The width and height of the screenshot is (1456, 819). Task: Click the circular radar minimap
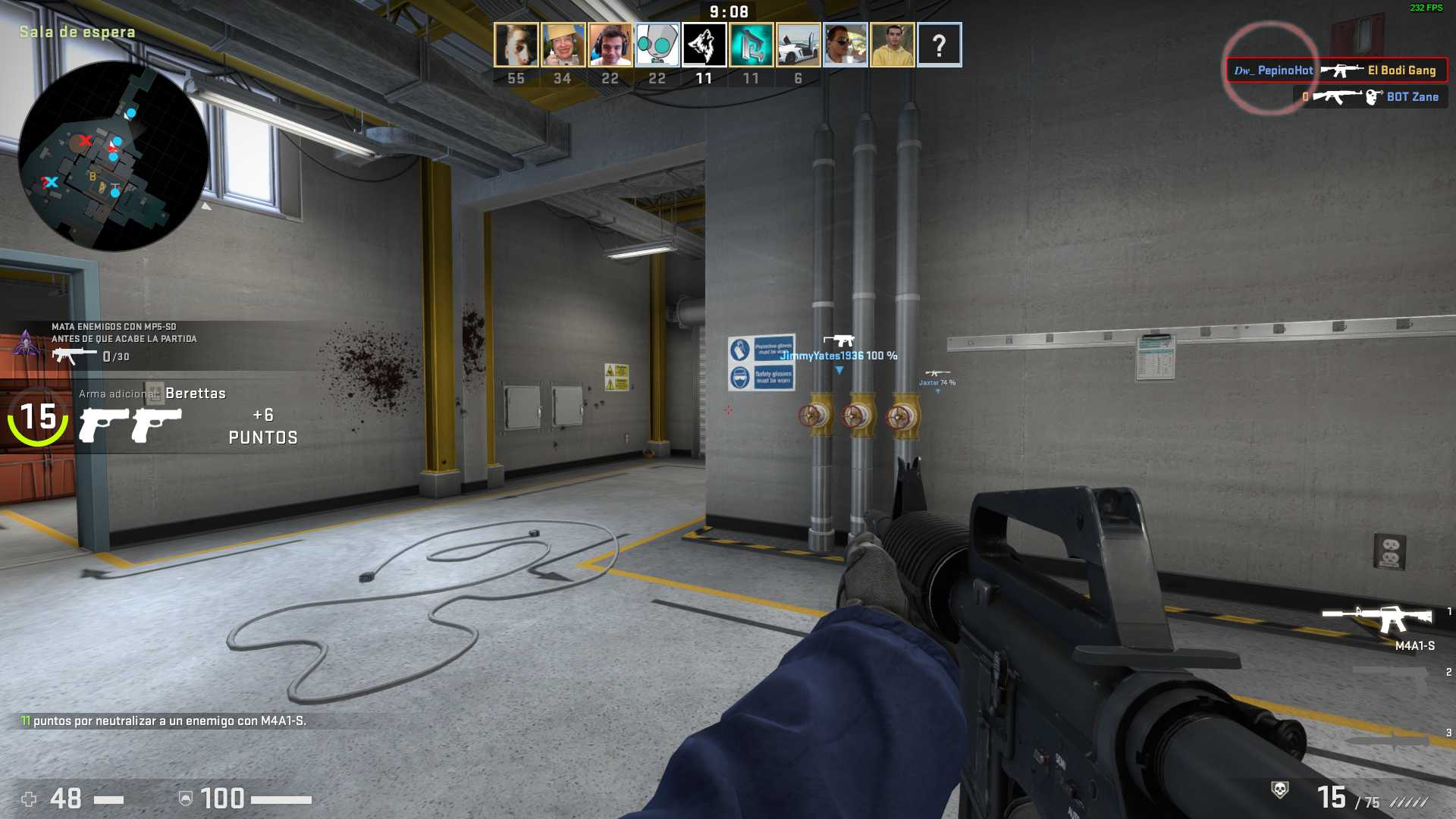[113, 156]
